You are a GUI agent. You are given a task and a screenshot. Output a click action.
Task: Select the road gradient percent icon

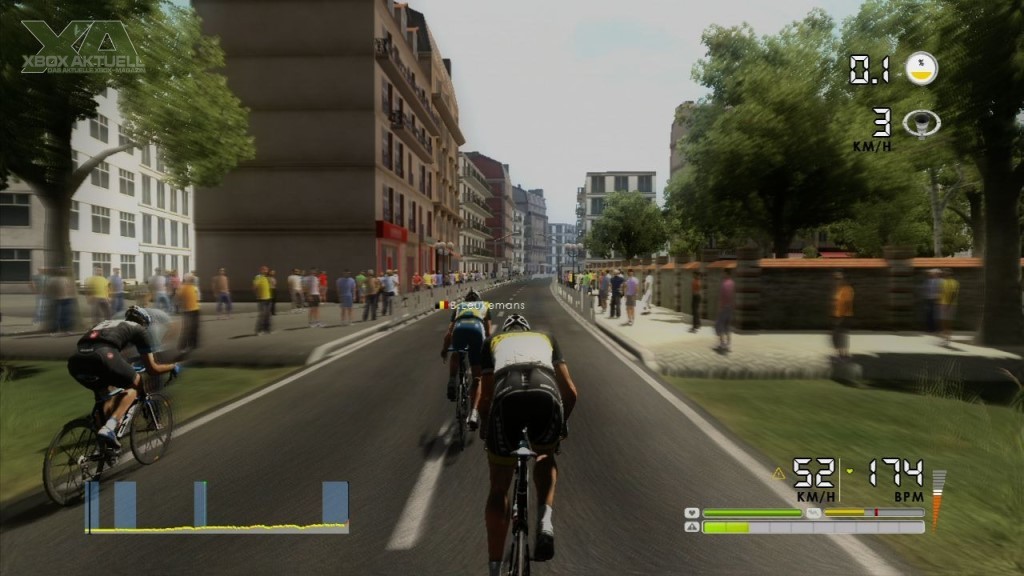pos(921,68)
